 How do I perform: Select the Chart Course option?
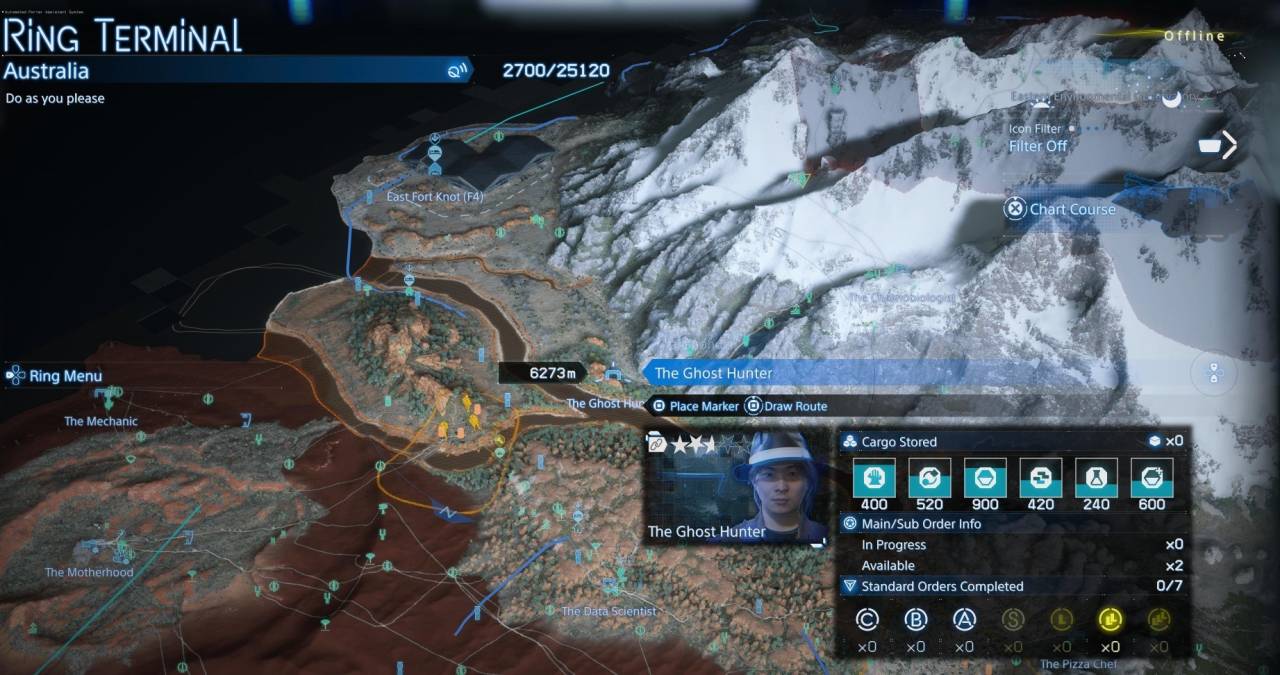pyautogui.click(x=1061, y=209)
